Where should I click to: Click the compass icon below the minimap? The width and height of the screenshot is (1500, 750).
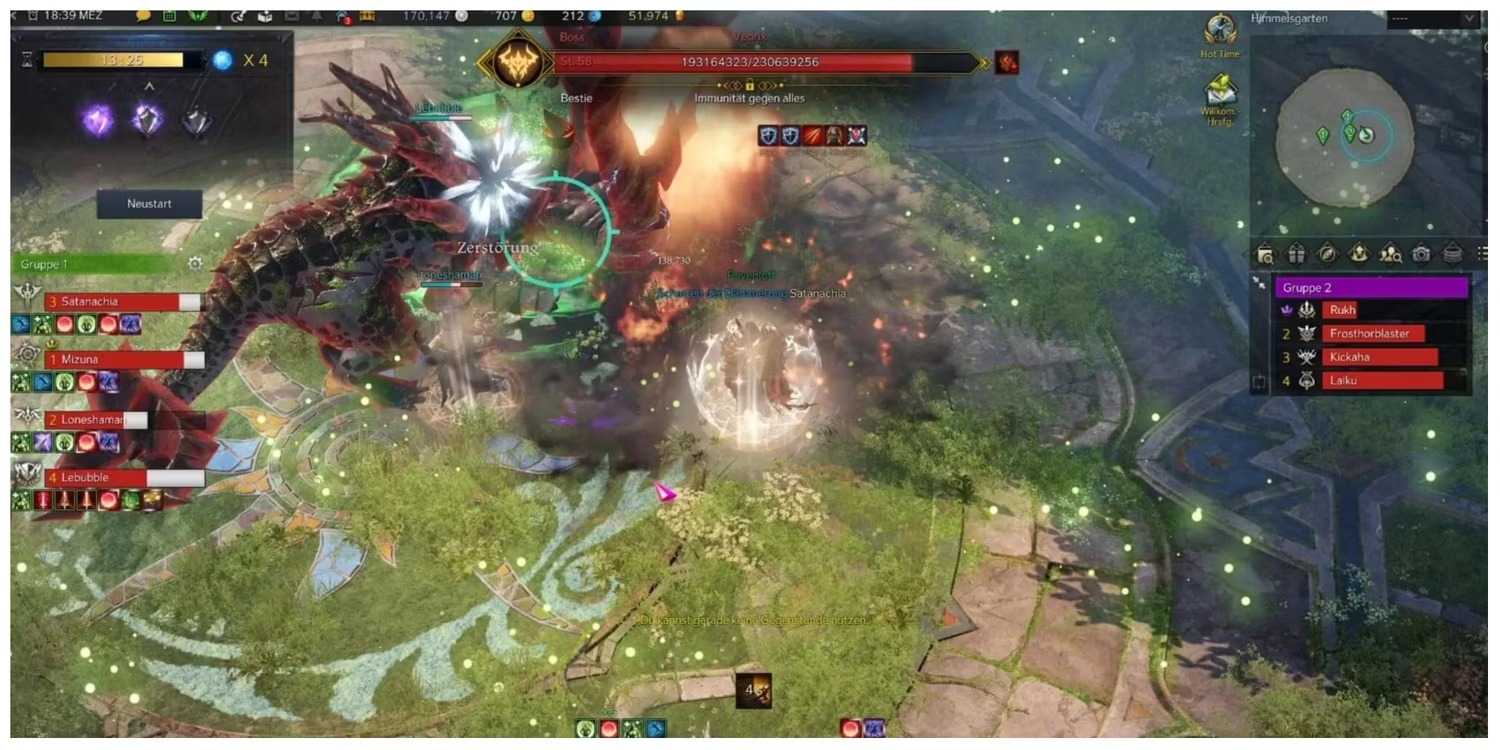(1327, 253)
